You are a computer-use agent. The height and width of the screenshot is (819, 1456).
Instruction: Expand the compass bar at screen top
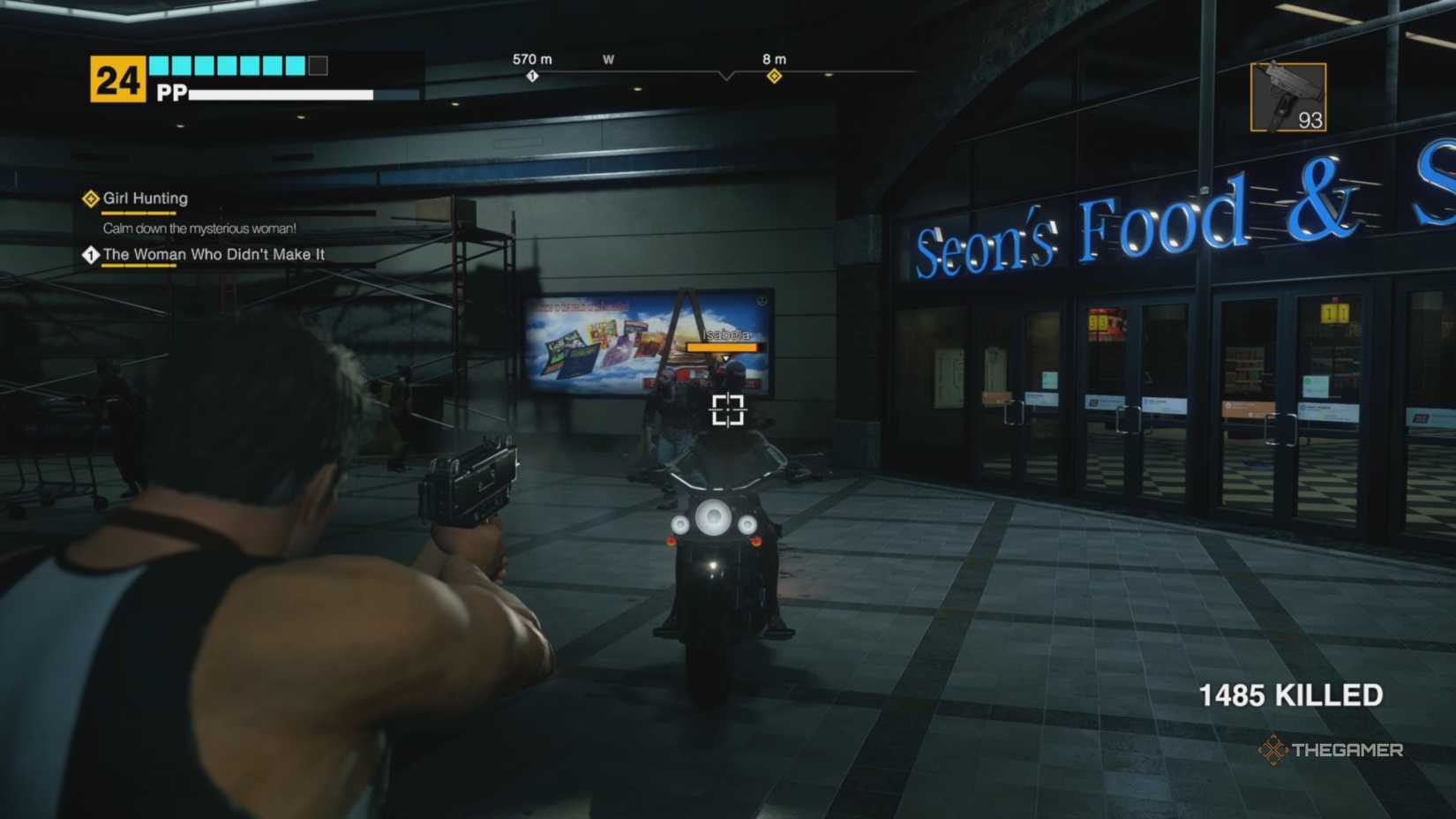tap(727, 75)
